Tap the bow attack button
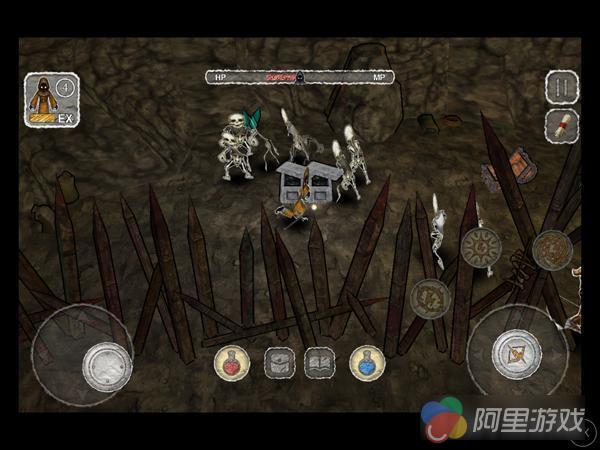The image size is (600, 450). pos(516,353)
